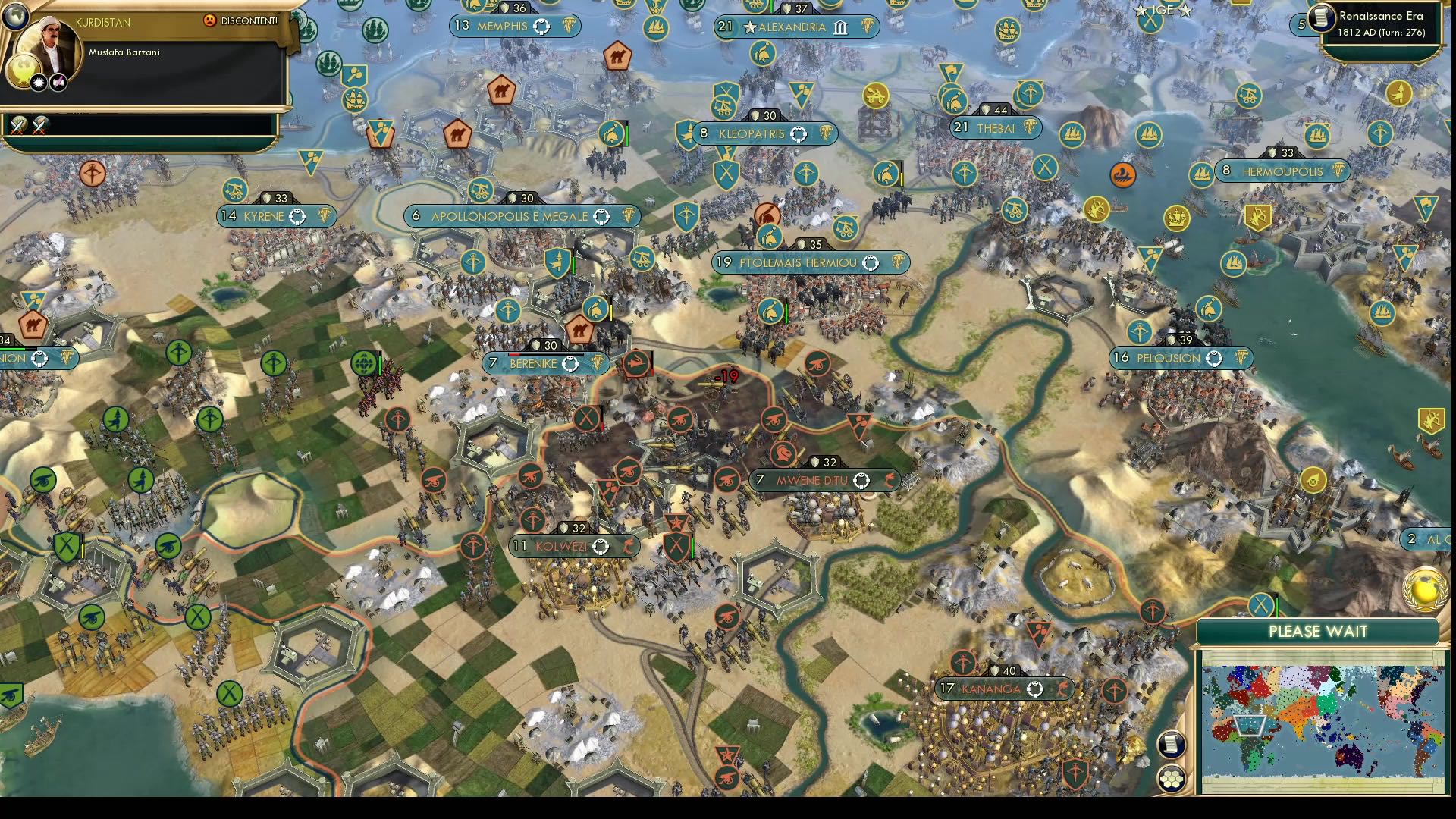This screenshot has height=819, width=1456.
Task: Click the production icon on Memphis banner
Action: 540,26
